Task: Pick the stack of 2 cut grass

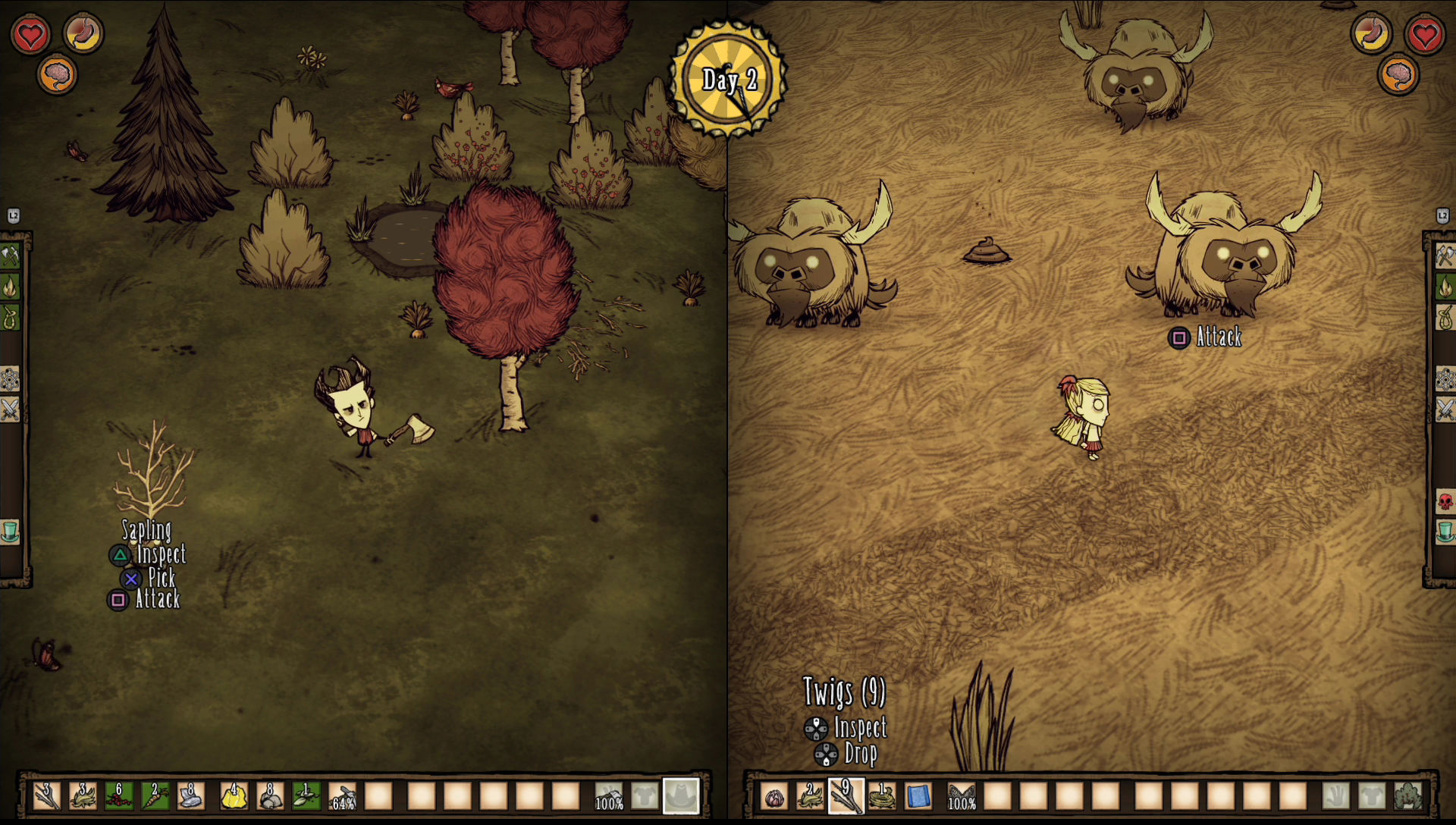Action: click(x=809, y=796)
